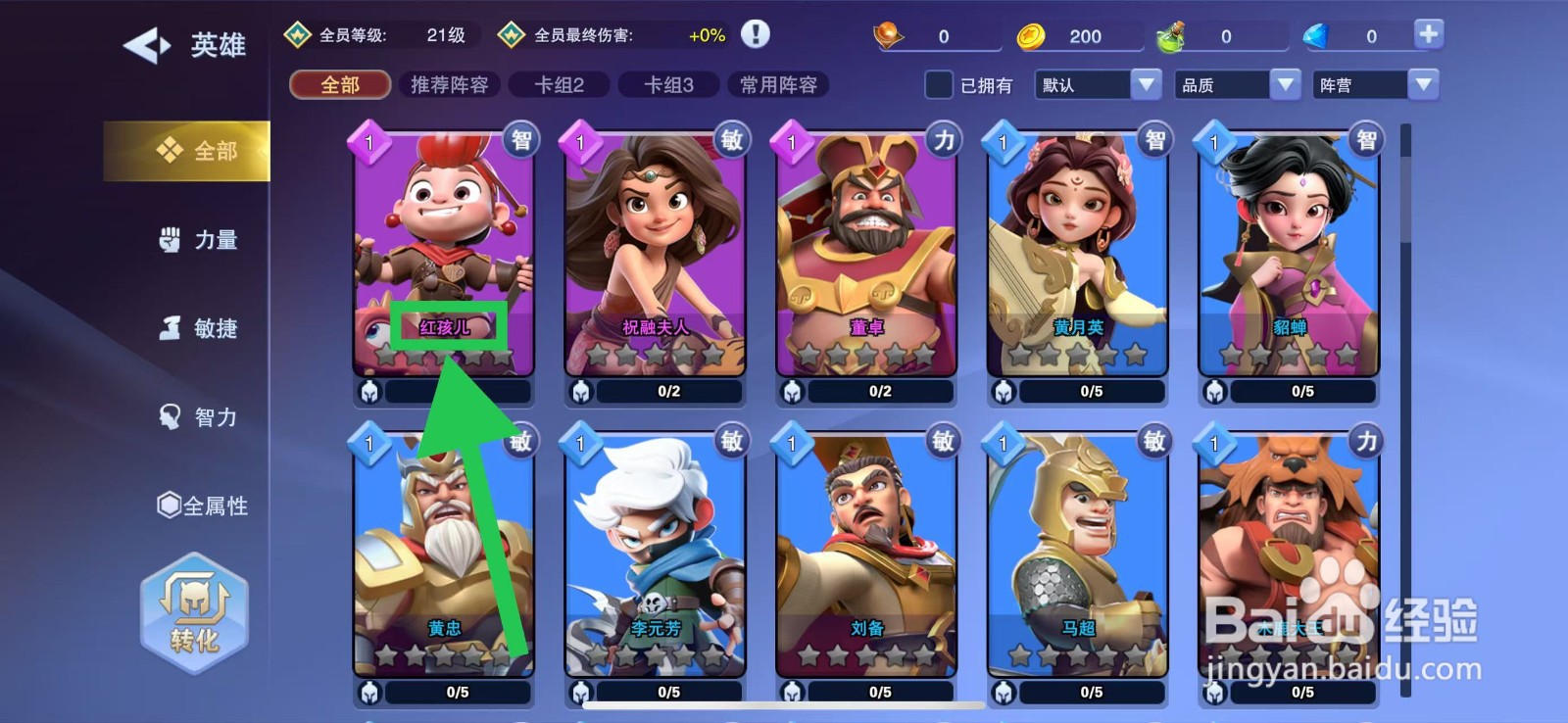Tap the back arrow beside 英雄

click(145, 44)
